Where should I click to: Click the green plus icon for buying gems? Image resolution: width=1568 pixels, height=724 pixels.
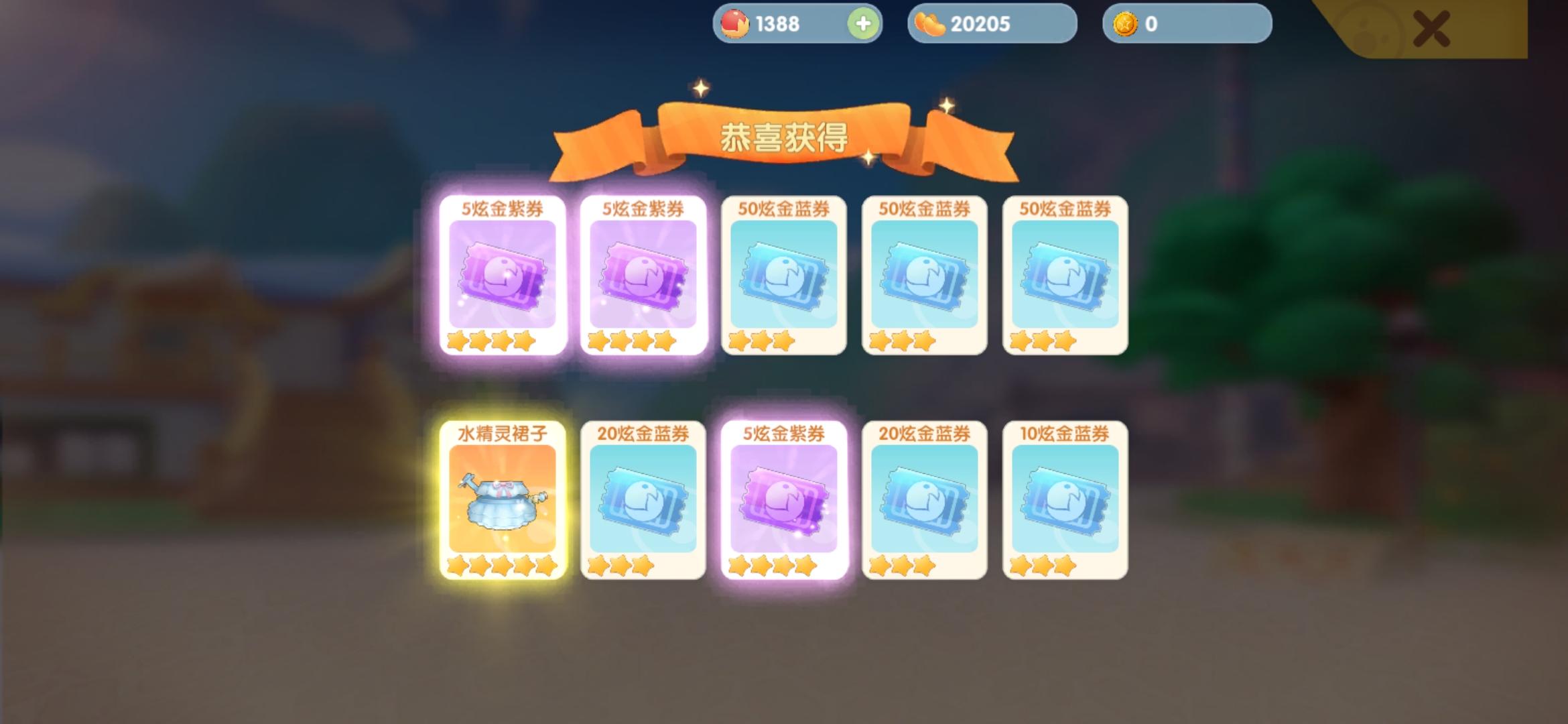pyautogui.click(x=863, y=24)
